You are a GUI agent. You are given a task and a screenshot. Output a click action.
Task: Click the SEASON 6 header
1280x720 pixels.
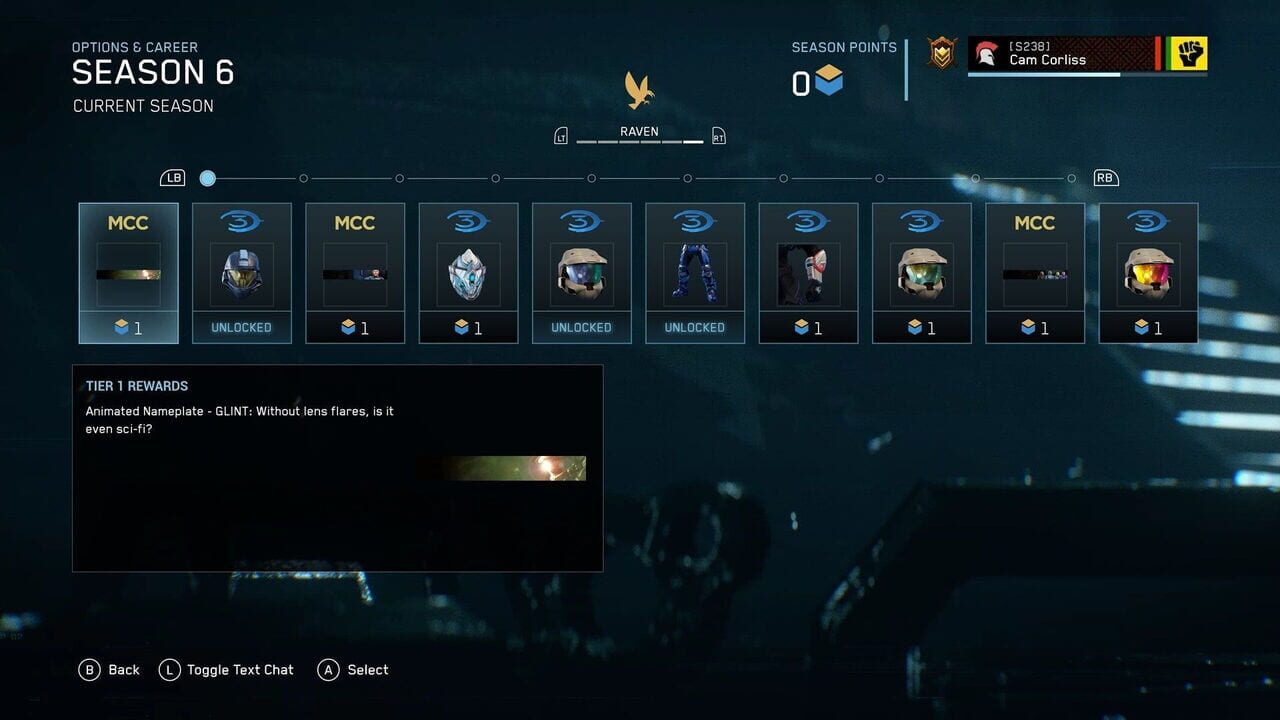[x=154, y=72]
